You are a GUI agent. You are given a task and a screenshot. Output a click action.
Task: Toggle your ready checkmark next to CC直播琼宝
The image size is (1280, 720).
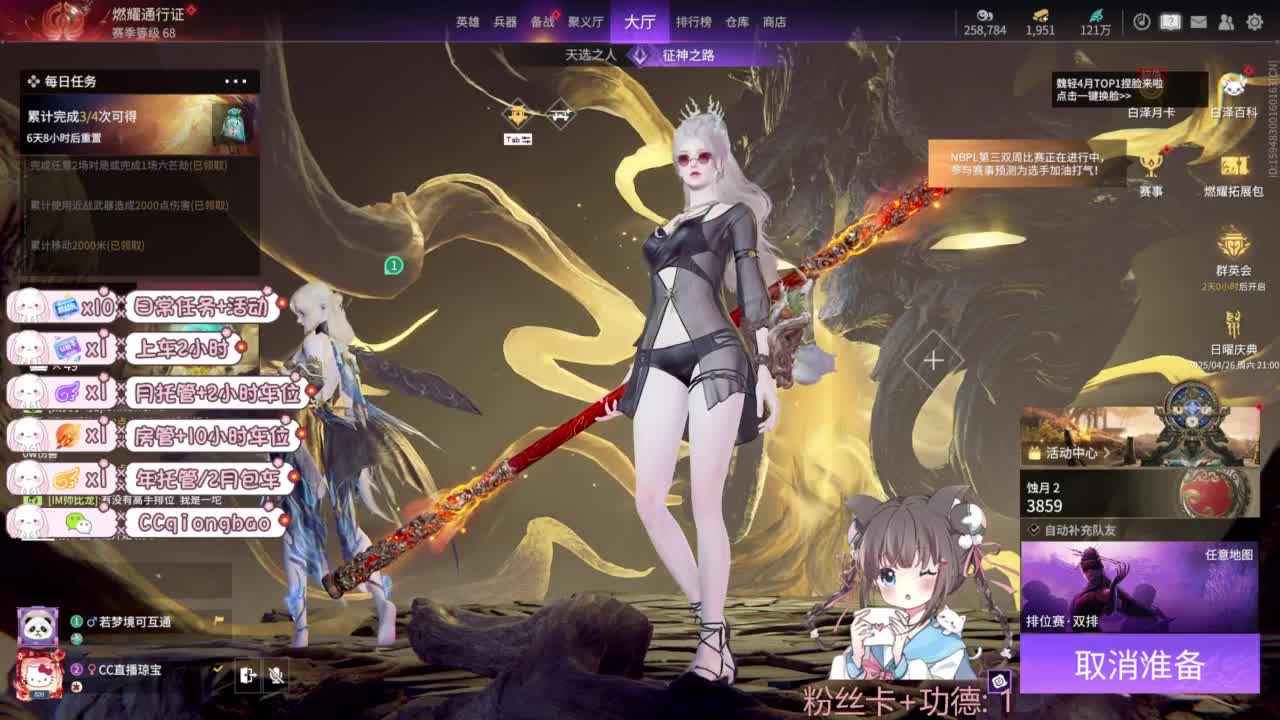[x=217, y=666]
